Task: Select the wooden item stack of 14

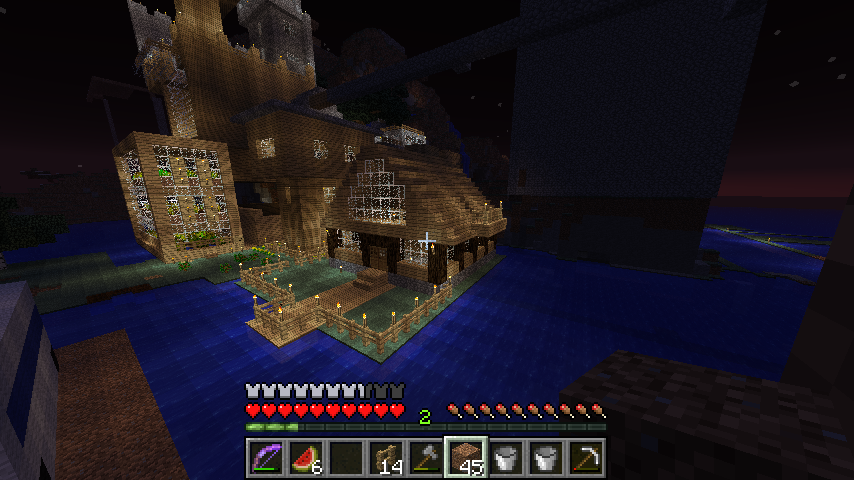Action: click(x=386, y=457)
